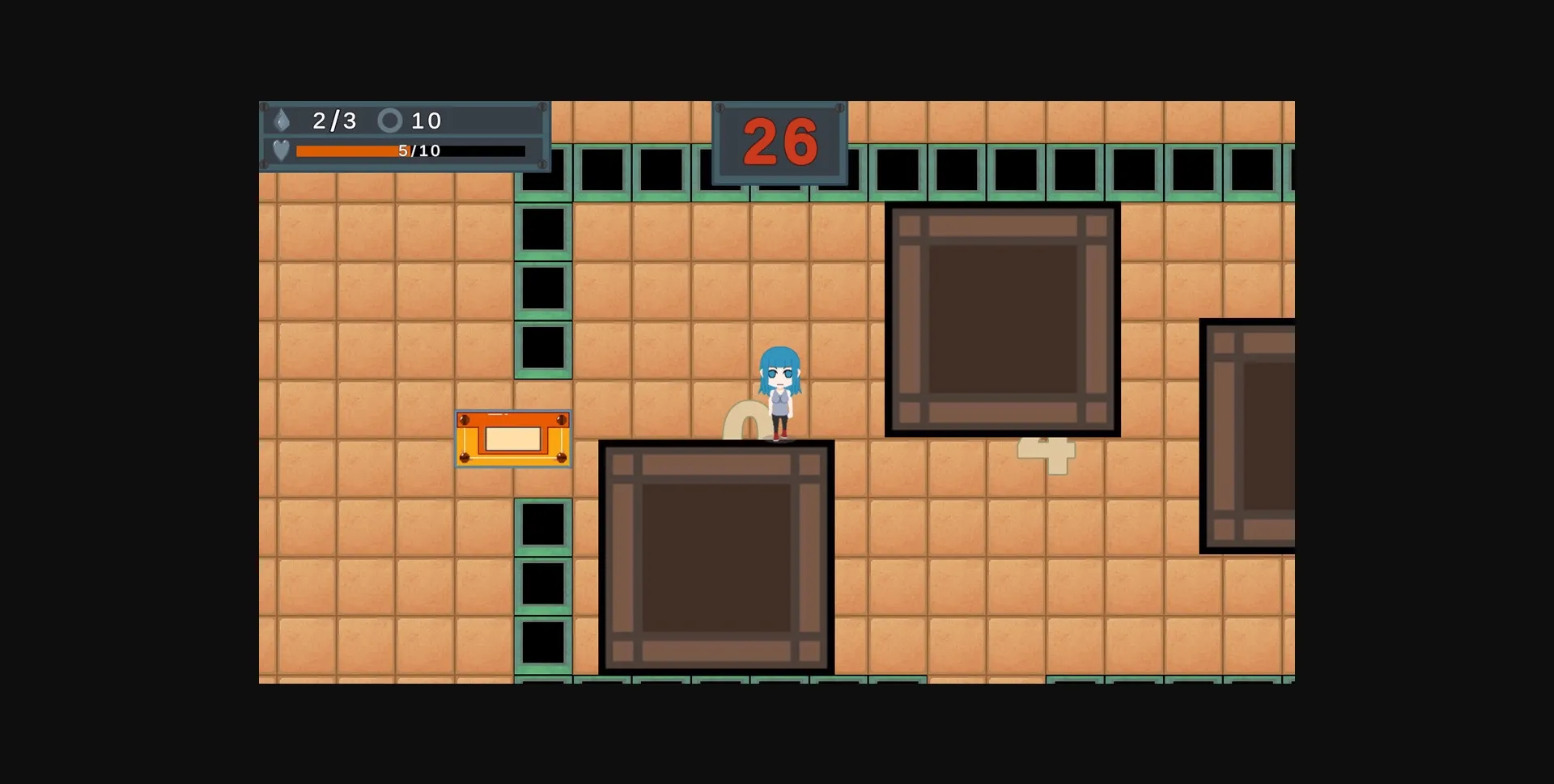Click the coin count showing 10
1554x784 pixels.
pos(427,121)
